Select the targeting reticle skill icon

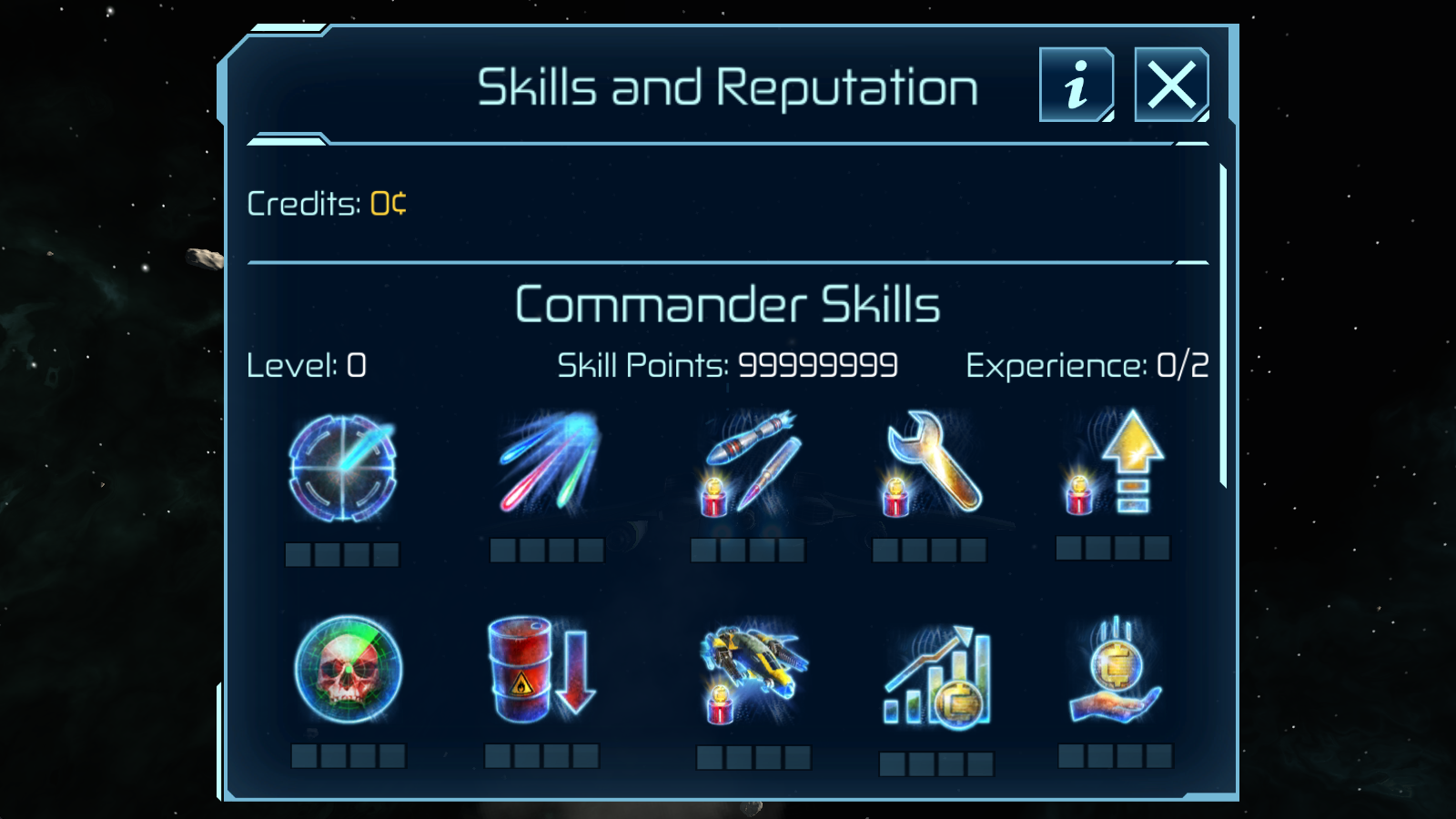[342, 469]
